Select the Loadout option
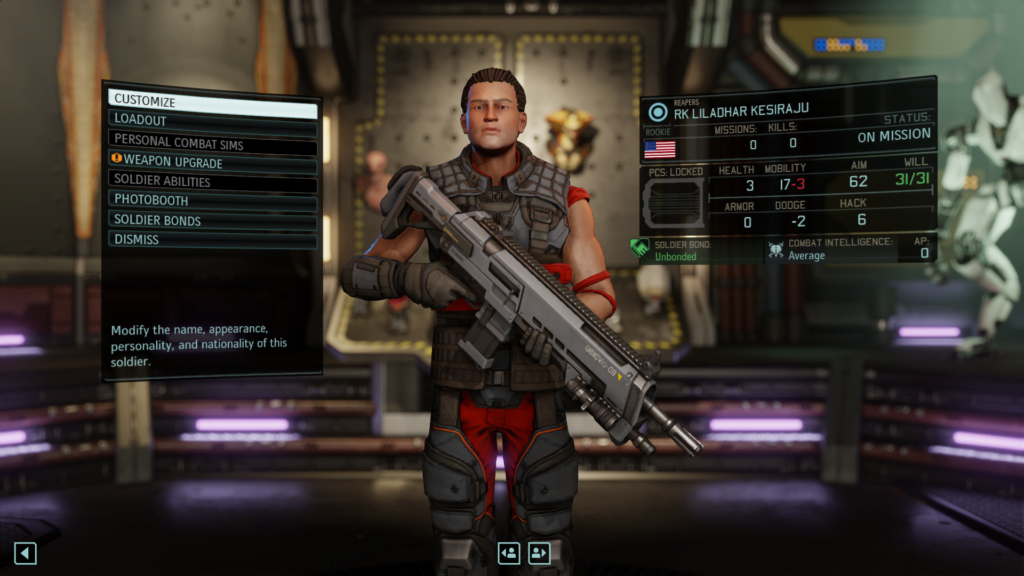Viewport: 1024px width, 576px height. (212, 121)
